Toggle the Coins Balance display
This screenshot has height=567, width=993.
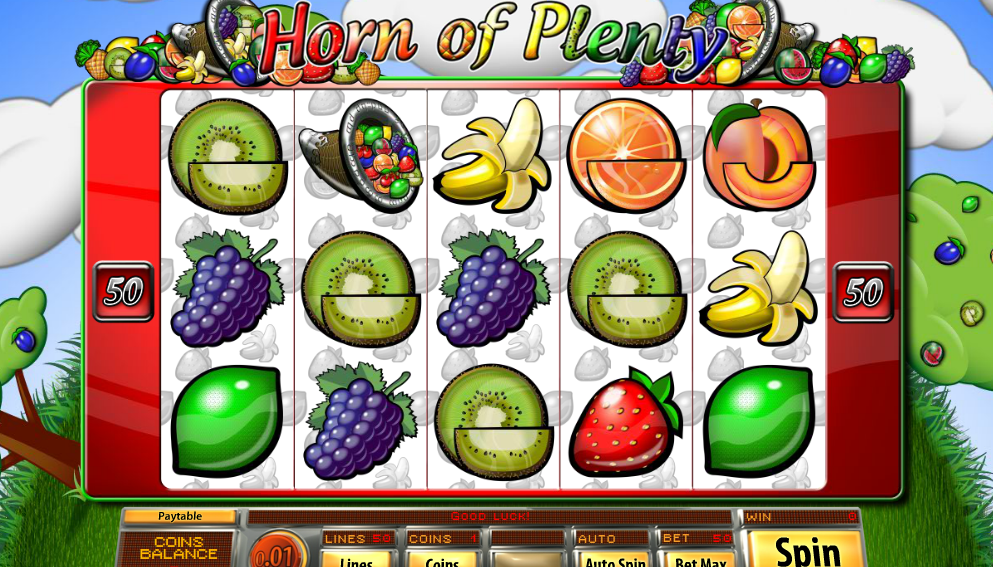(179, 548)
